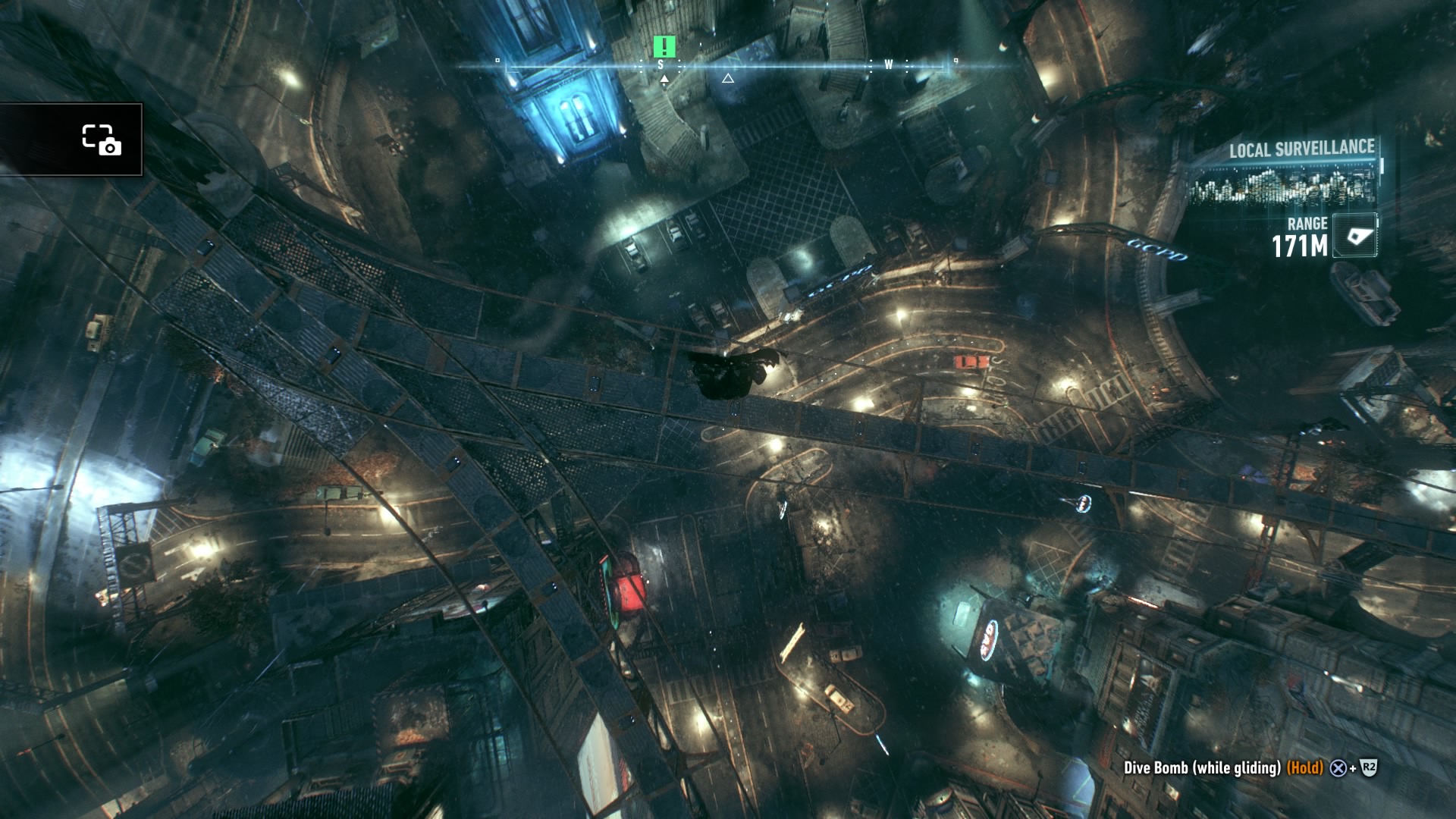
Task: Select the green exclamation objective marker
Action: click(664, 47)
